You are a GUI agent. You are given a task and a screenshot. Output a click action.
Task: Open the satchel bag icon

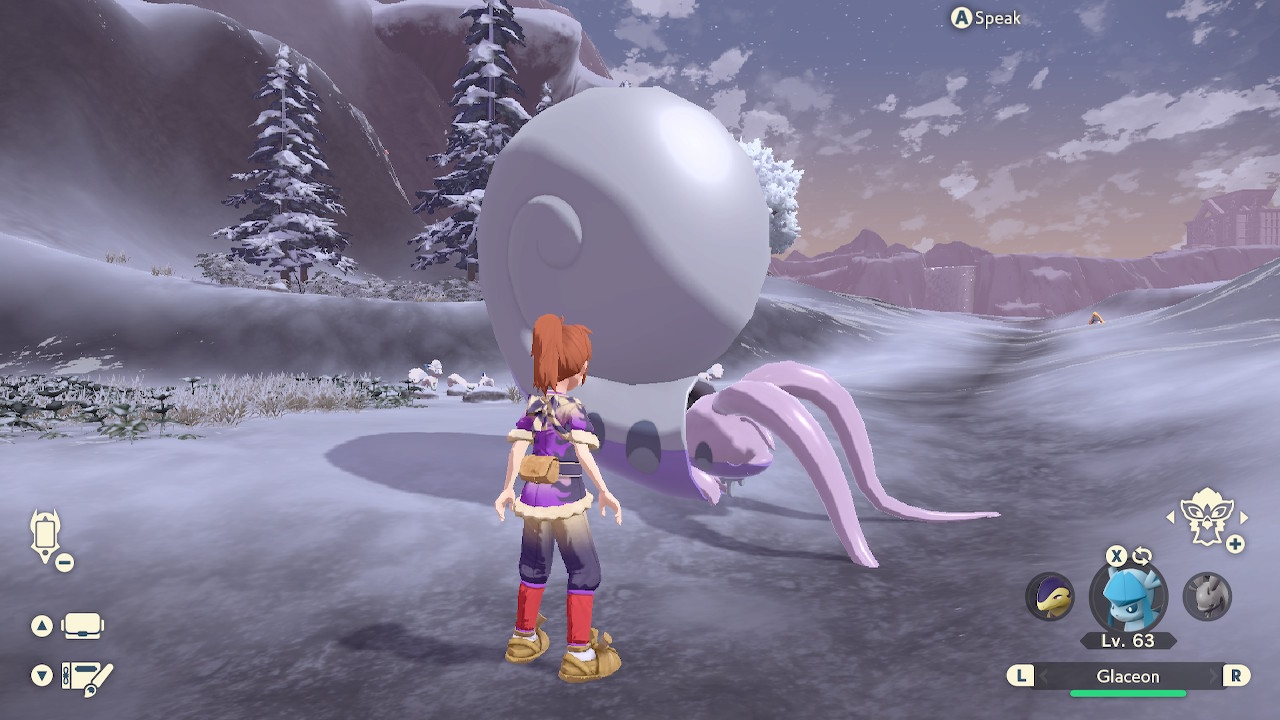click(x=82, y=627)
